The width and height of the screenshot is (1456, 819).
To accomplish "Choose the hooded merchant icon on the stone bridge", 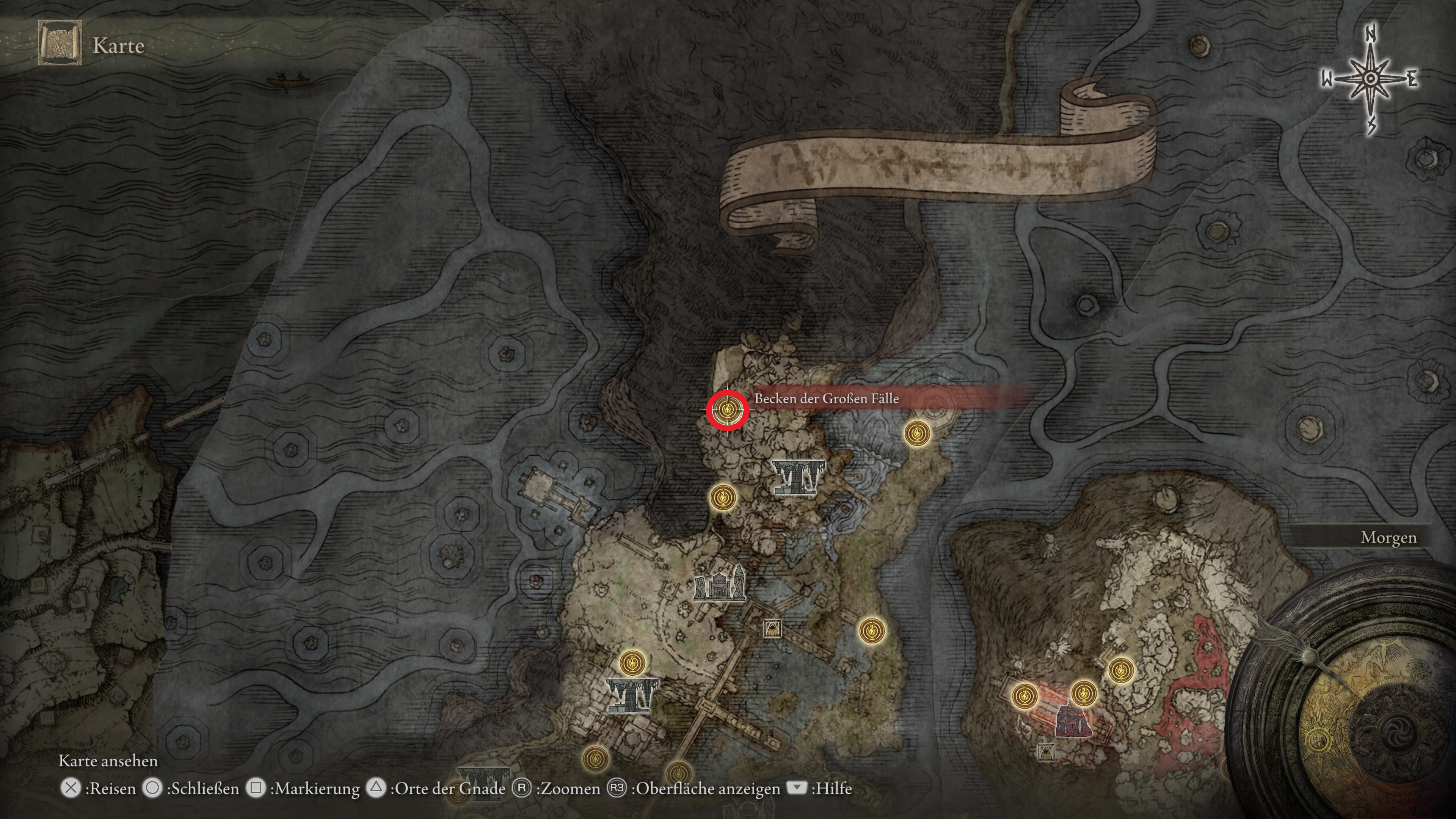I will pyautogui.click(x=772, y=628).
